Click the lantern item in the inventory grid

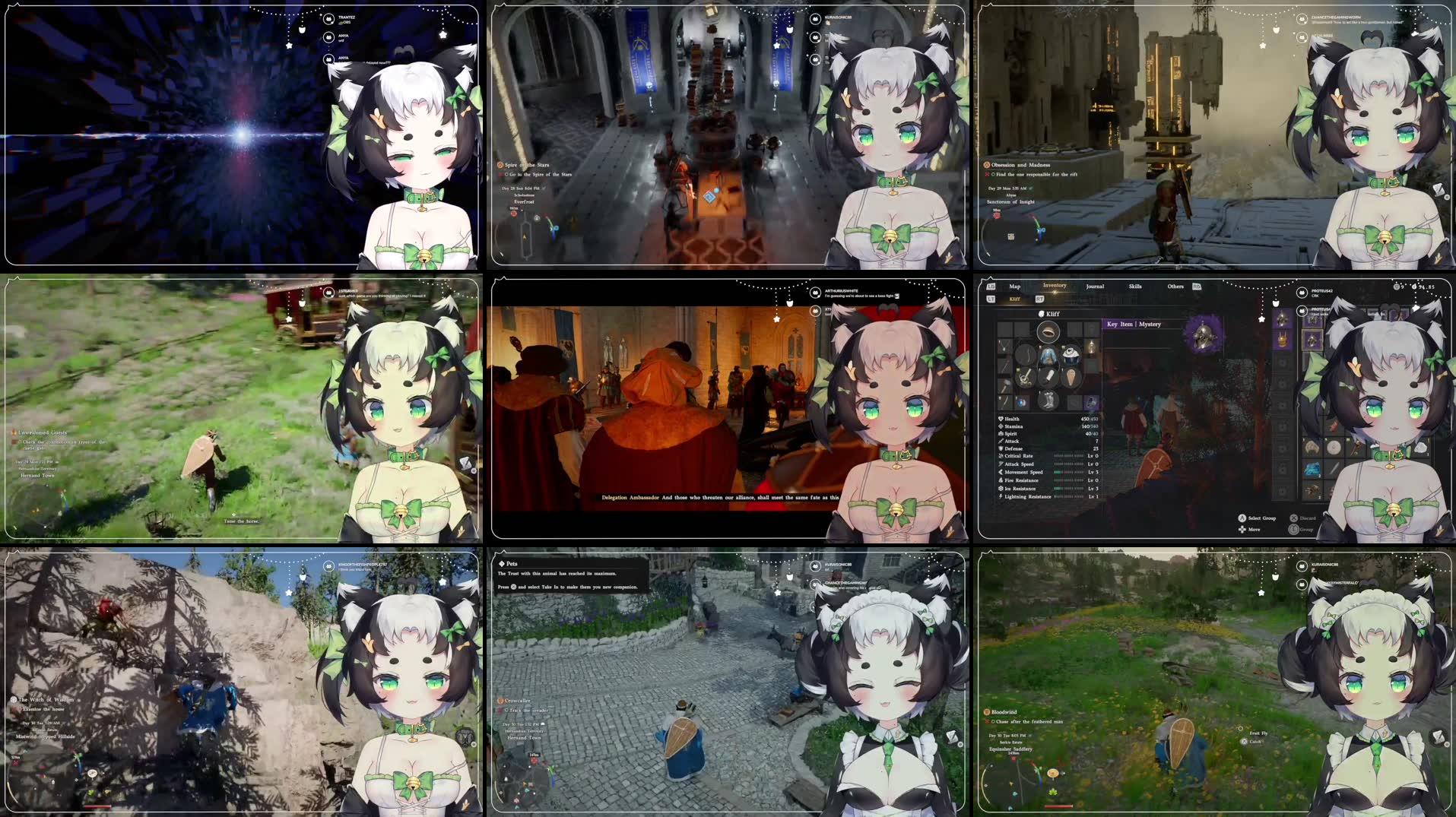coord(1092,347)
